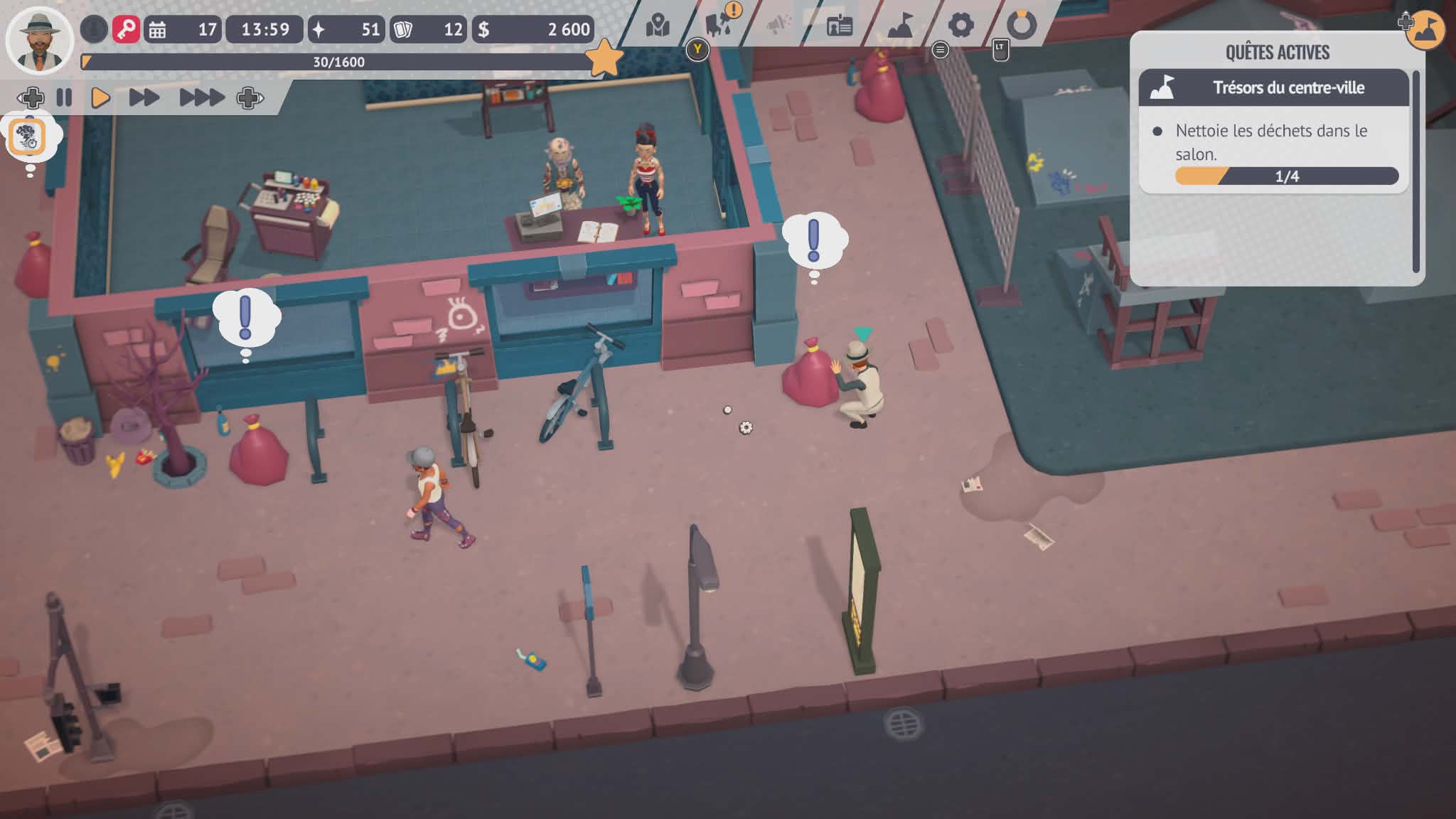Viewport: 1456px width, 819px height.
Task: Open the megaphone marketing menu
Action: coord(779,26)
